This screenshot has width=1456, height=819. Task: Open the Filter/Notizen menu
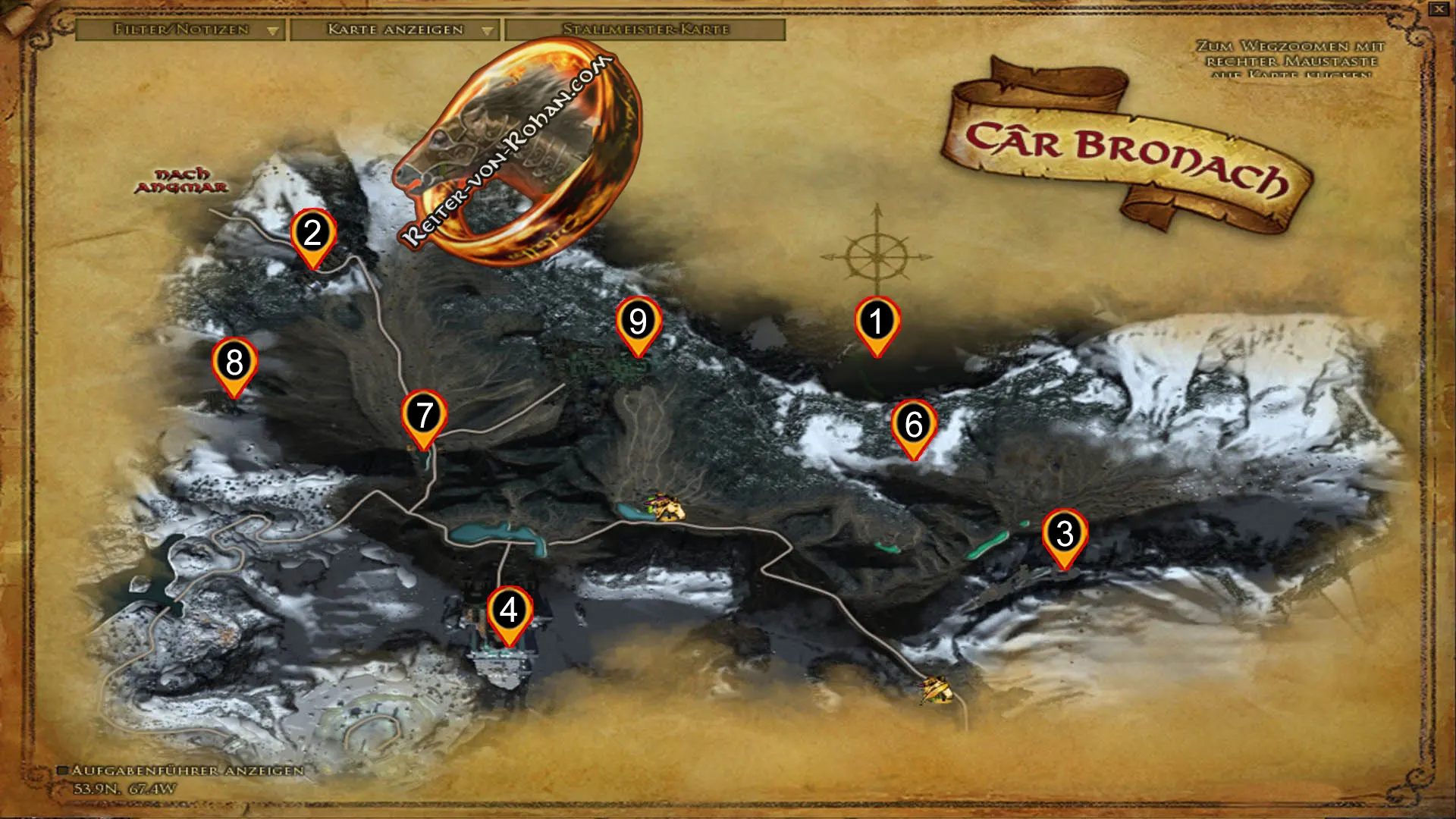point(180,31)
